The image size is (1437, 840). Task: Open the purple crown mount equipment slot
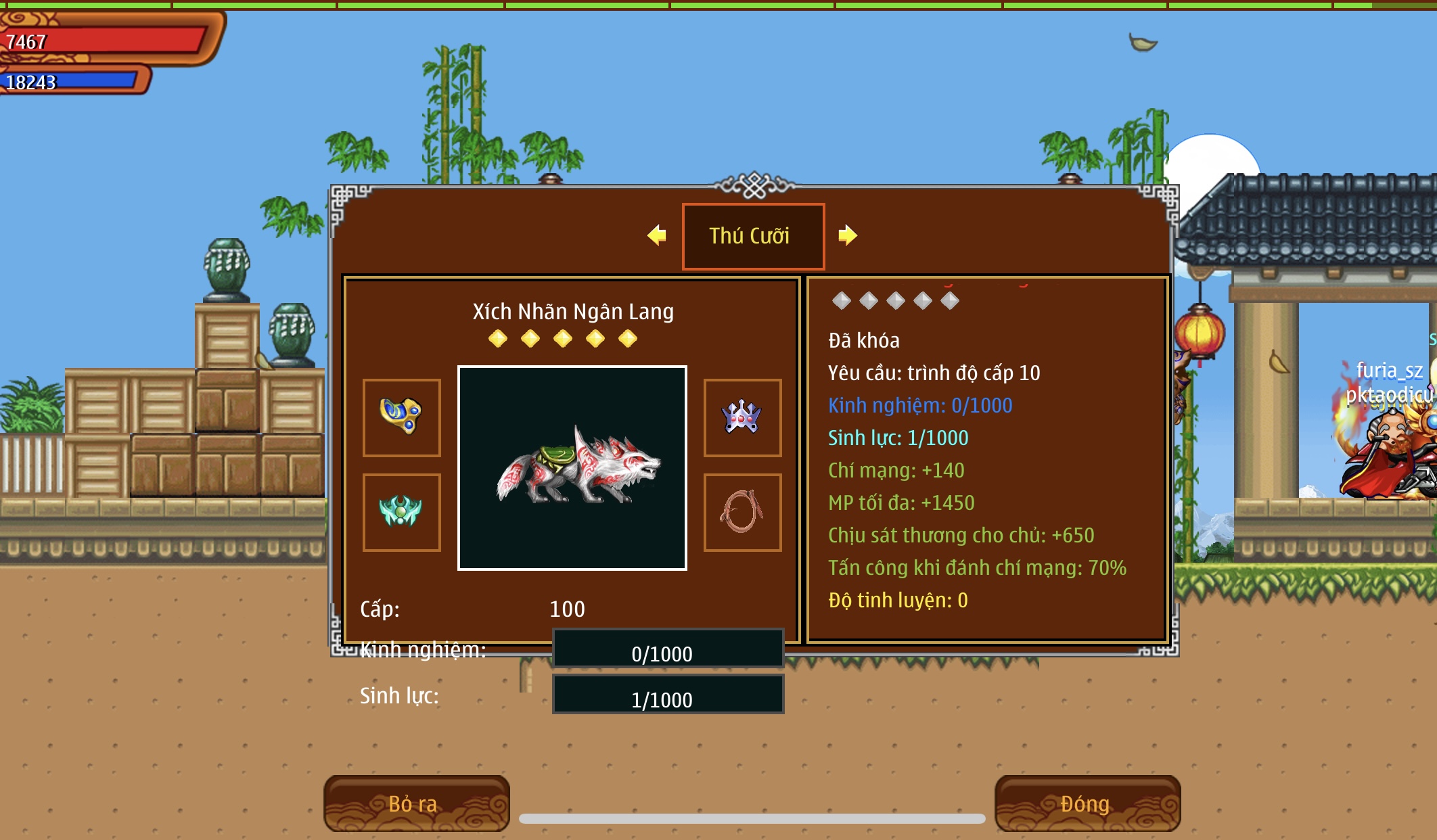(742, 417)
